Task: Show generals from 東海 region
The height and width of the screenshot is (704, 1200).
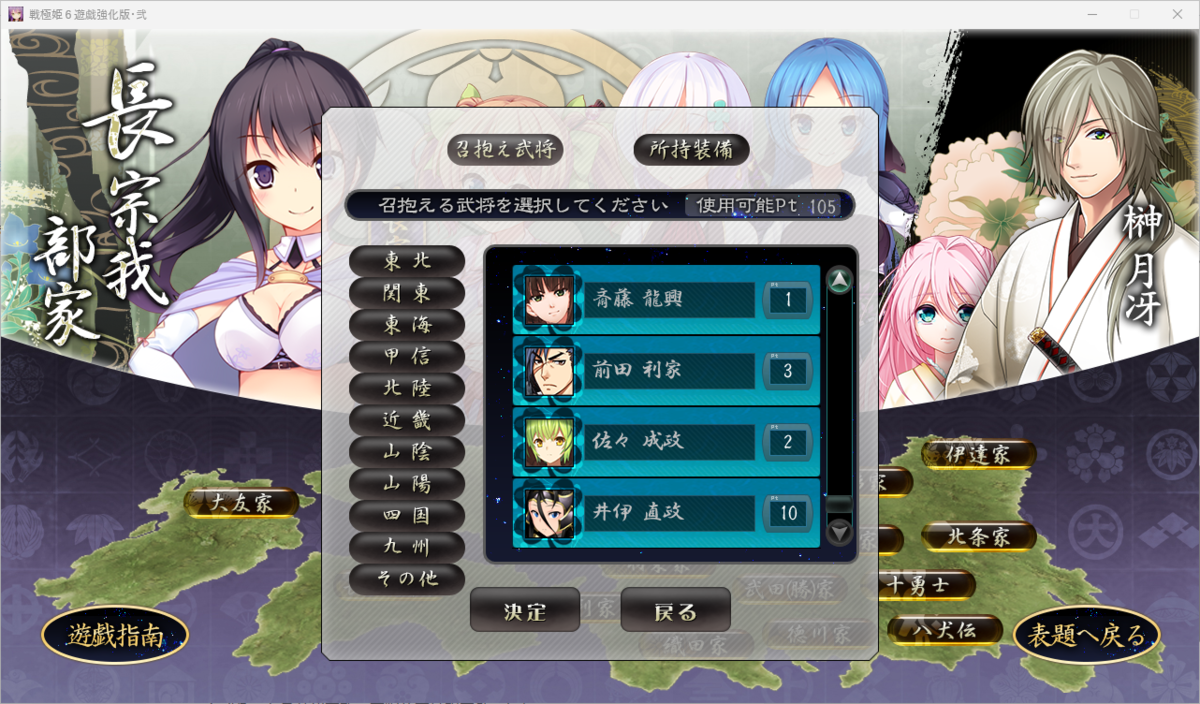Action: click(x=407, y=324)
